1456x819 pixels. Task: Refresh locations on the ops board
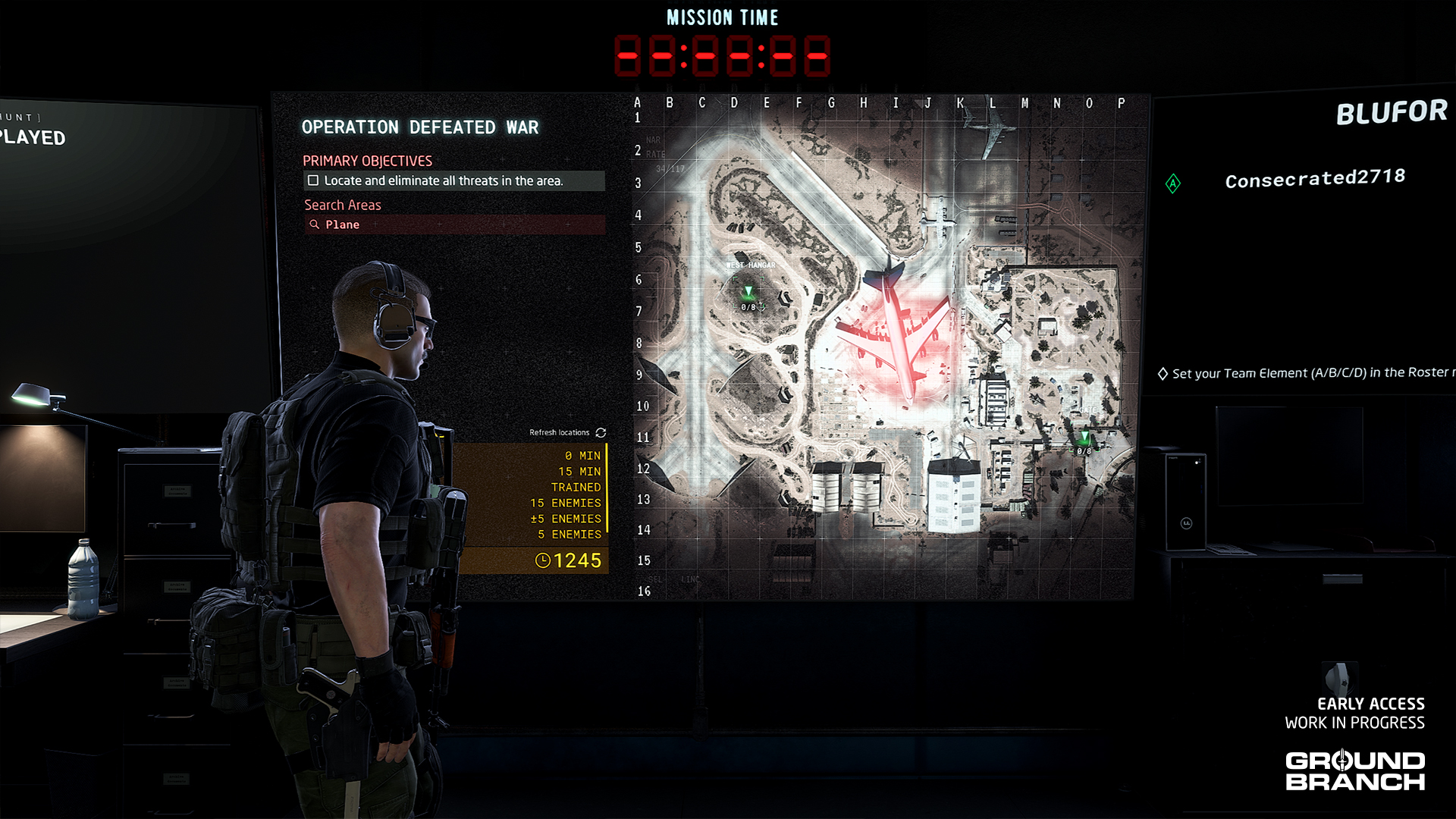pos(601,432)
